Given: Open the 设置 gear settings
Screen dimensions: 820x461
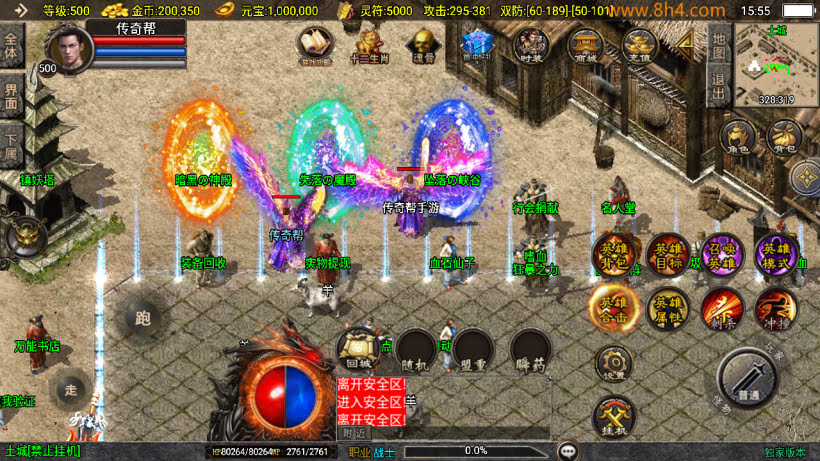Looking at the screenshot, I should [612, 365].
